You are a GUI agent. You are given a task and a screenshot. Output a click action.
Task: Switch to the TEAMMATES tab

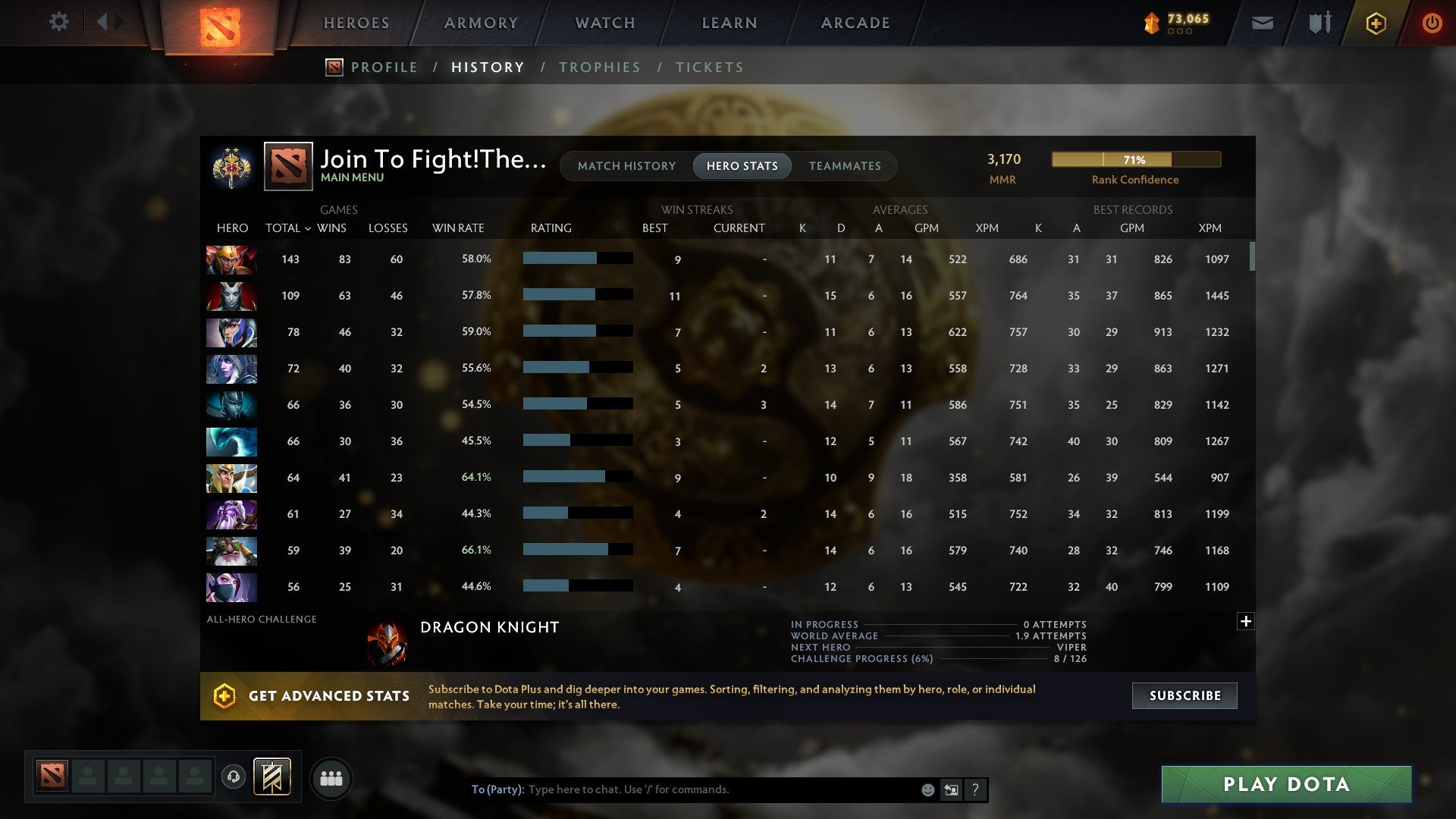[x=845, y=165]
